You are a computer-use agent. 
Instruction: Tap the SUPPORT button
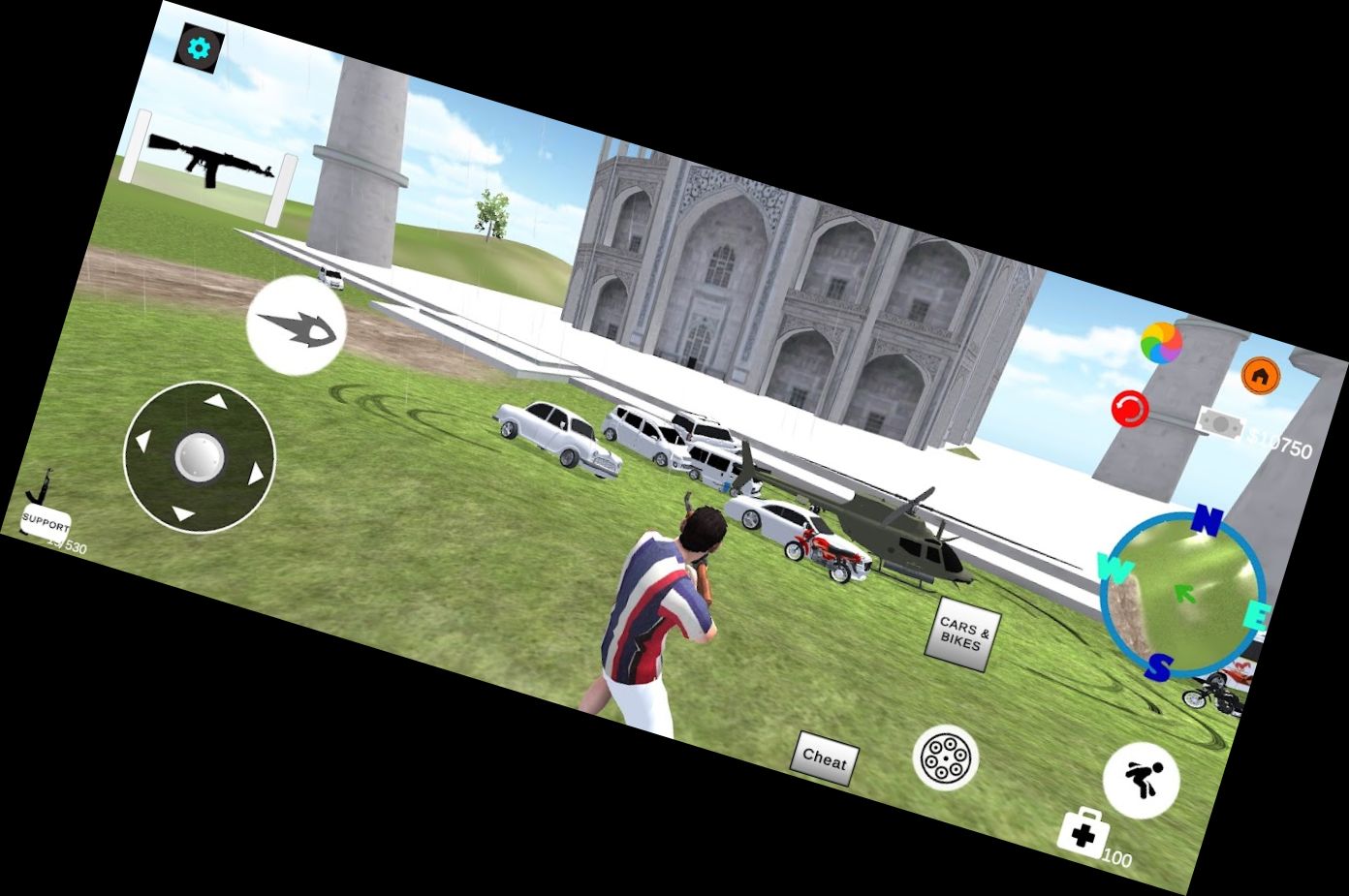tap(46, 524)
